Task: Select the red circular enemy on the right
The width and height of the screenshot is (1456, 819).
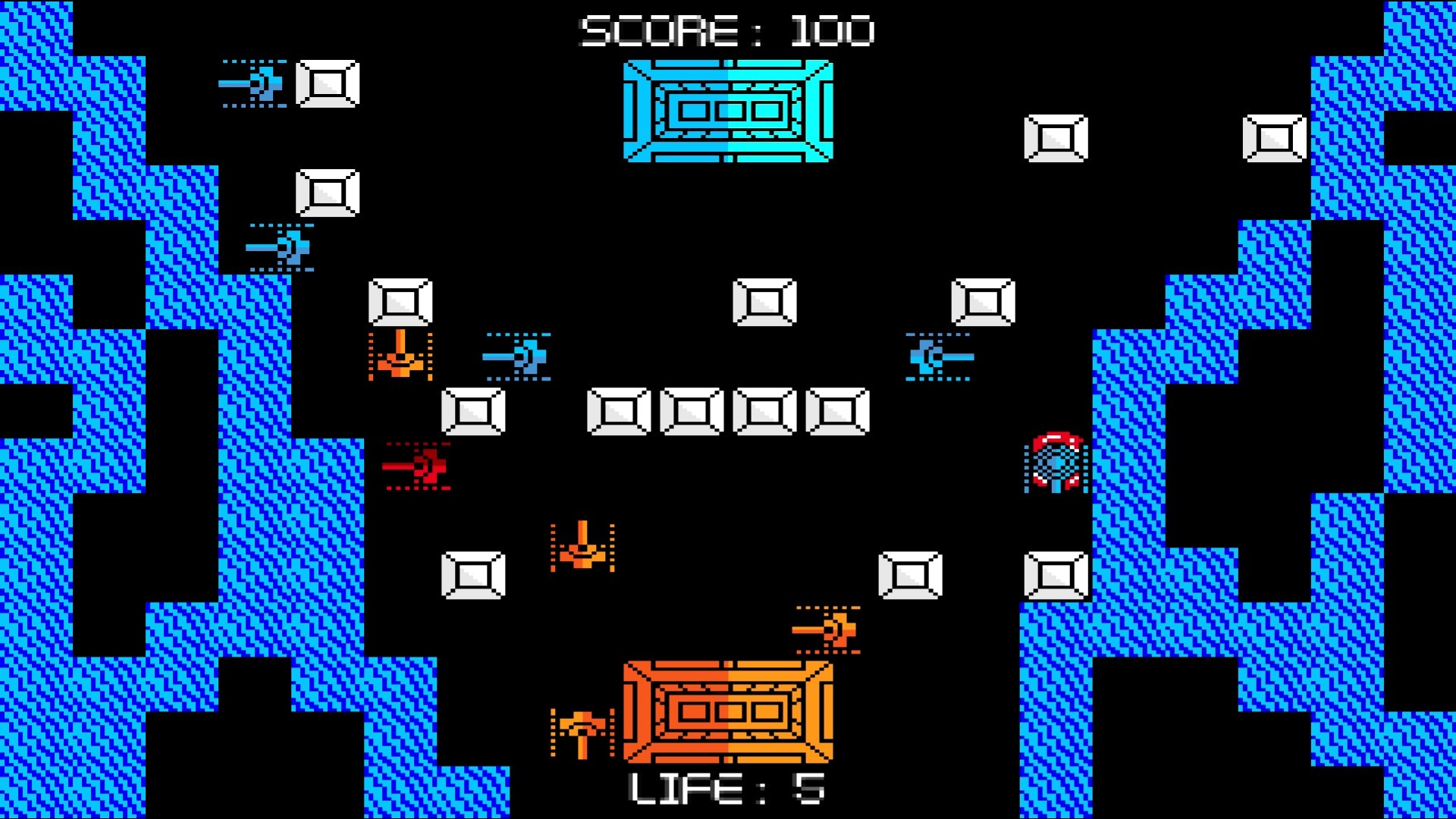Action: pos(1056,465)
